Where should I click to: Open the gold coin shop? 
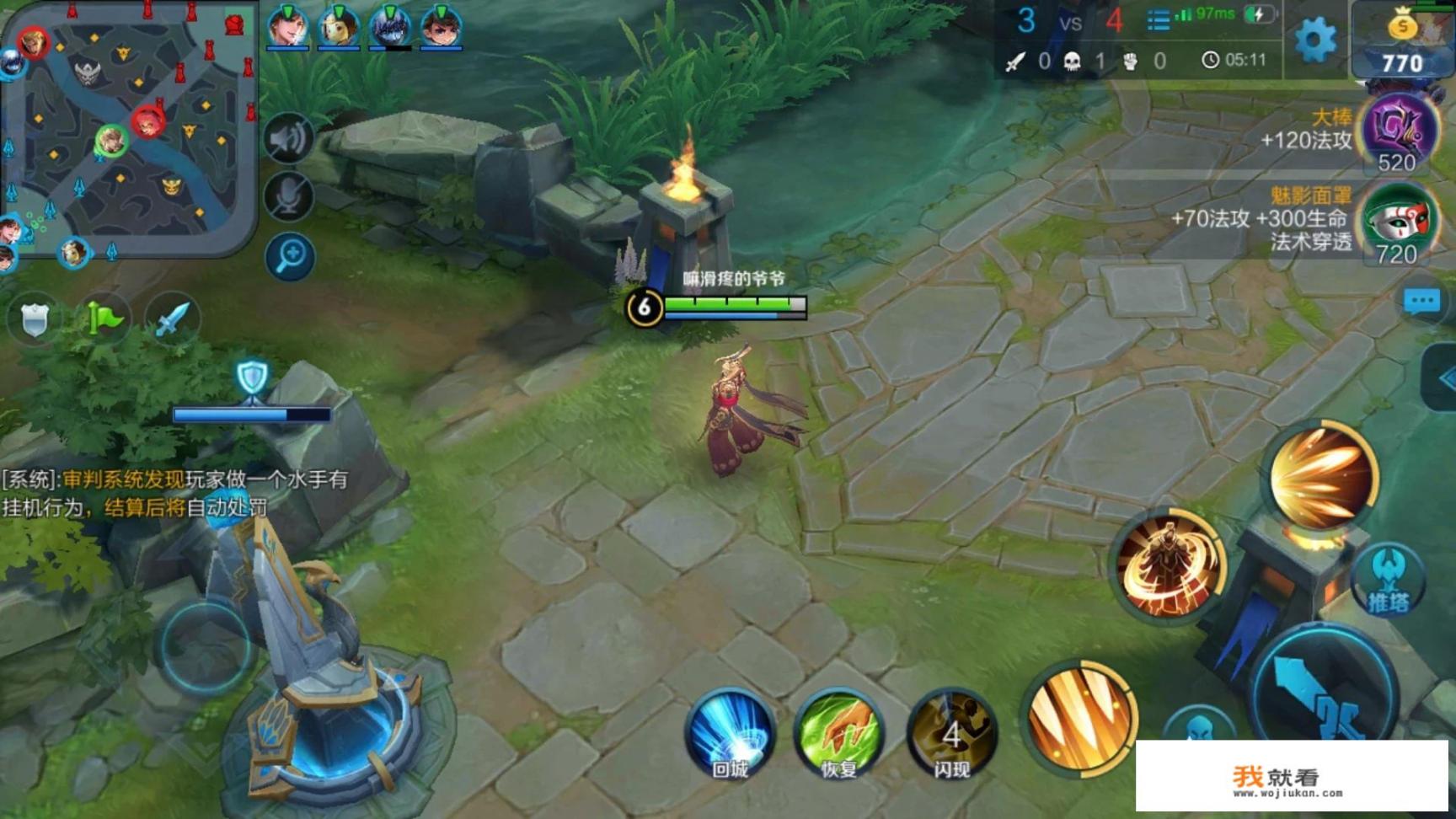point(1402,42)
